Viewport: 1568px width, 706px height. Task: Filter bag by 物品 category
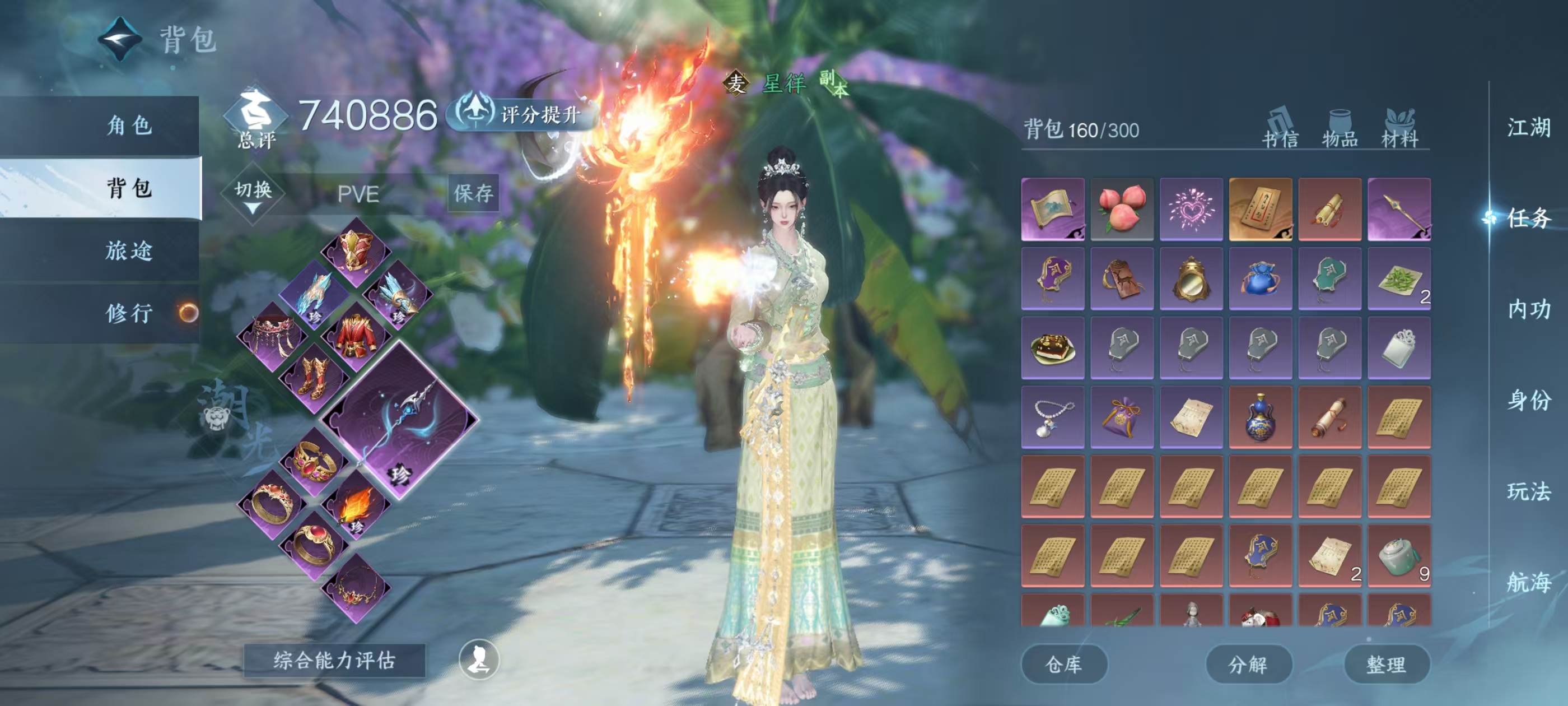1340,128
